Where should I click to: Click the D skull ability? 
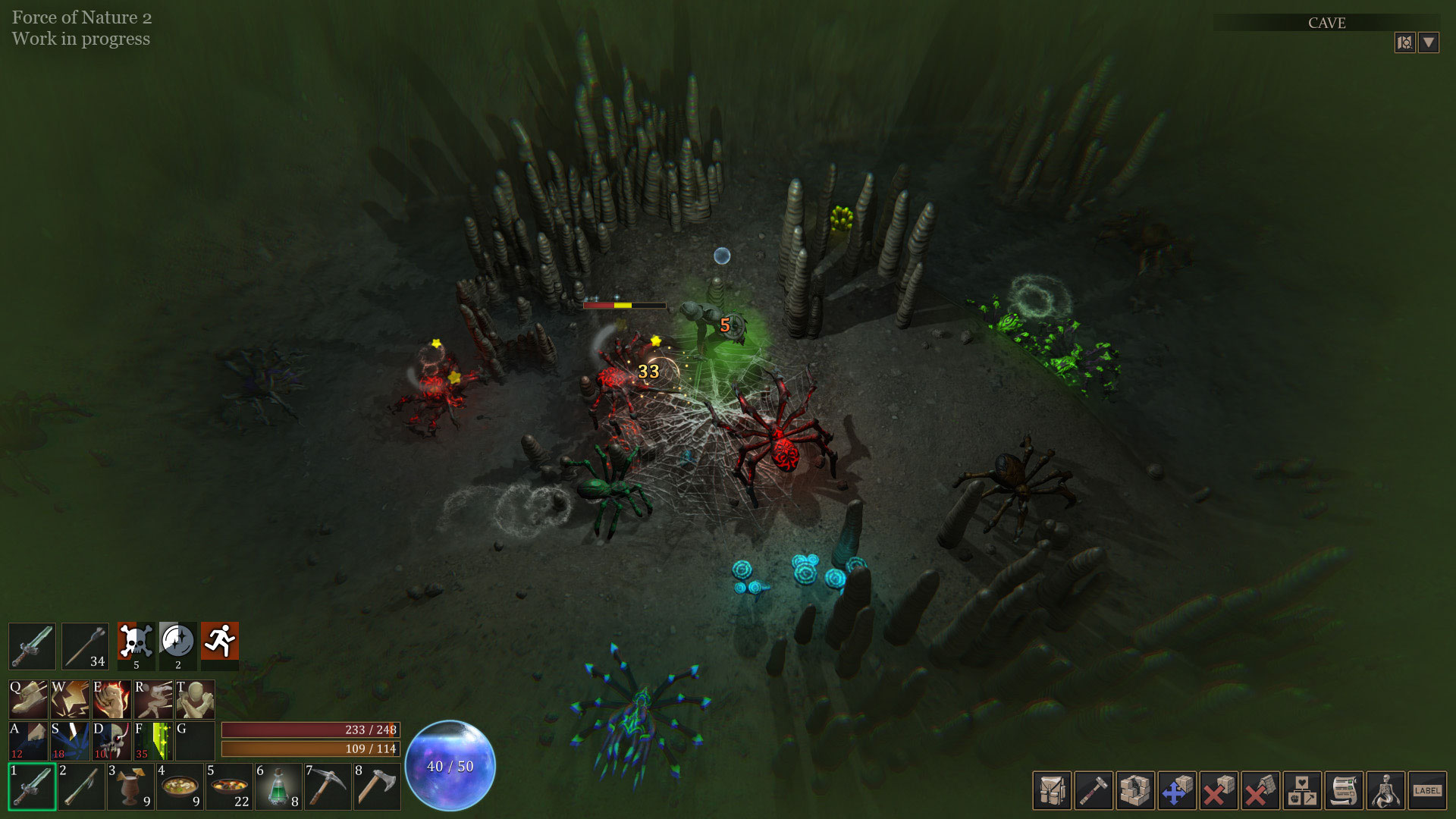point(111,741)
